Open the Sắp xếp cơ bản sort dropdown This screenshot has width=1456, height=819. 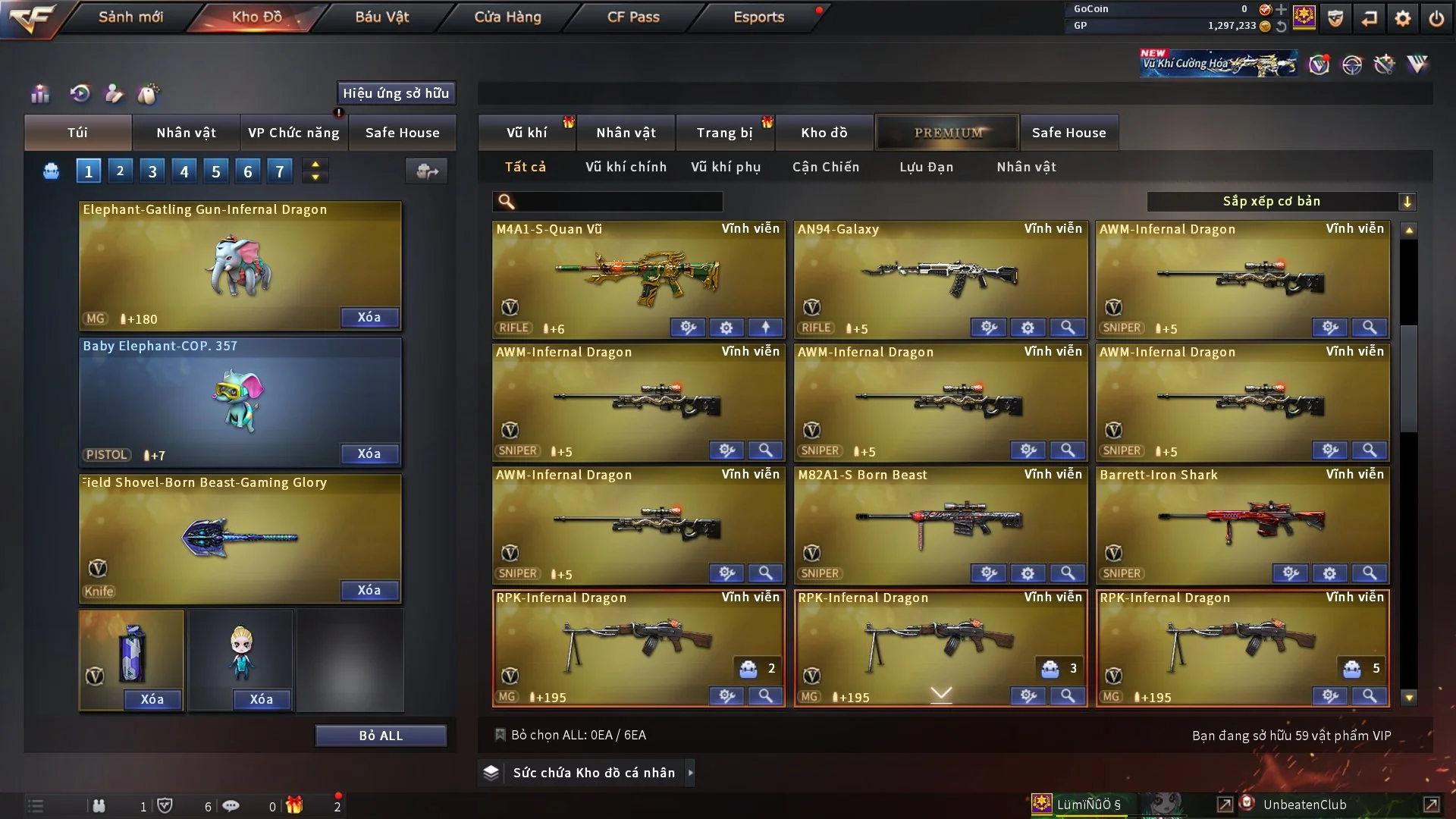(x=1281, y=201)
